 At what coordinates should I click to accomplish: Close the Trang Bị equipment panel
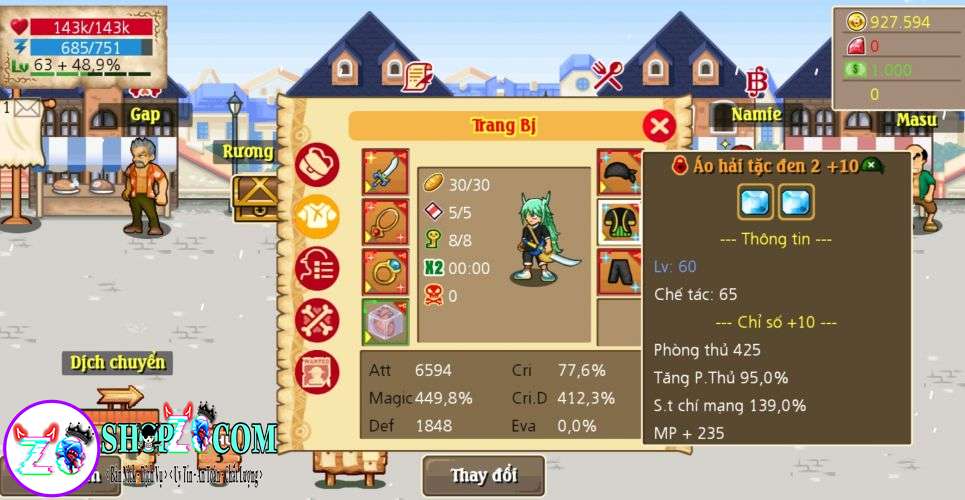click(x=658, y=126)
